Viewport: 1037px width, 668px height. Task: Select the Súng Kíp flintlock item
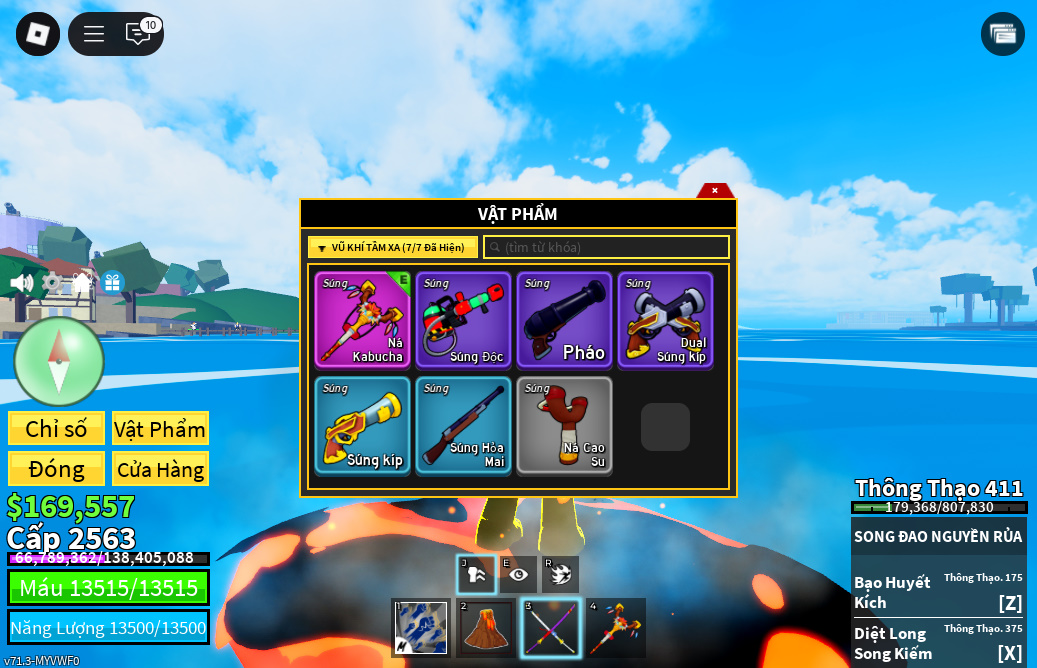click(x=362, y=425)
